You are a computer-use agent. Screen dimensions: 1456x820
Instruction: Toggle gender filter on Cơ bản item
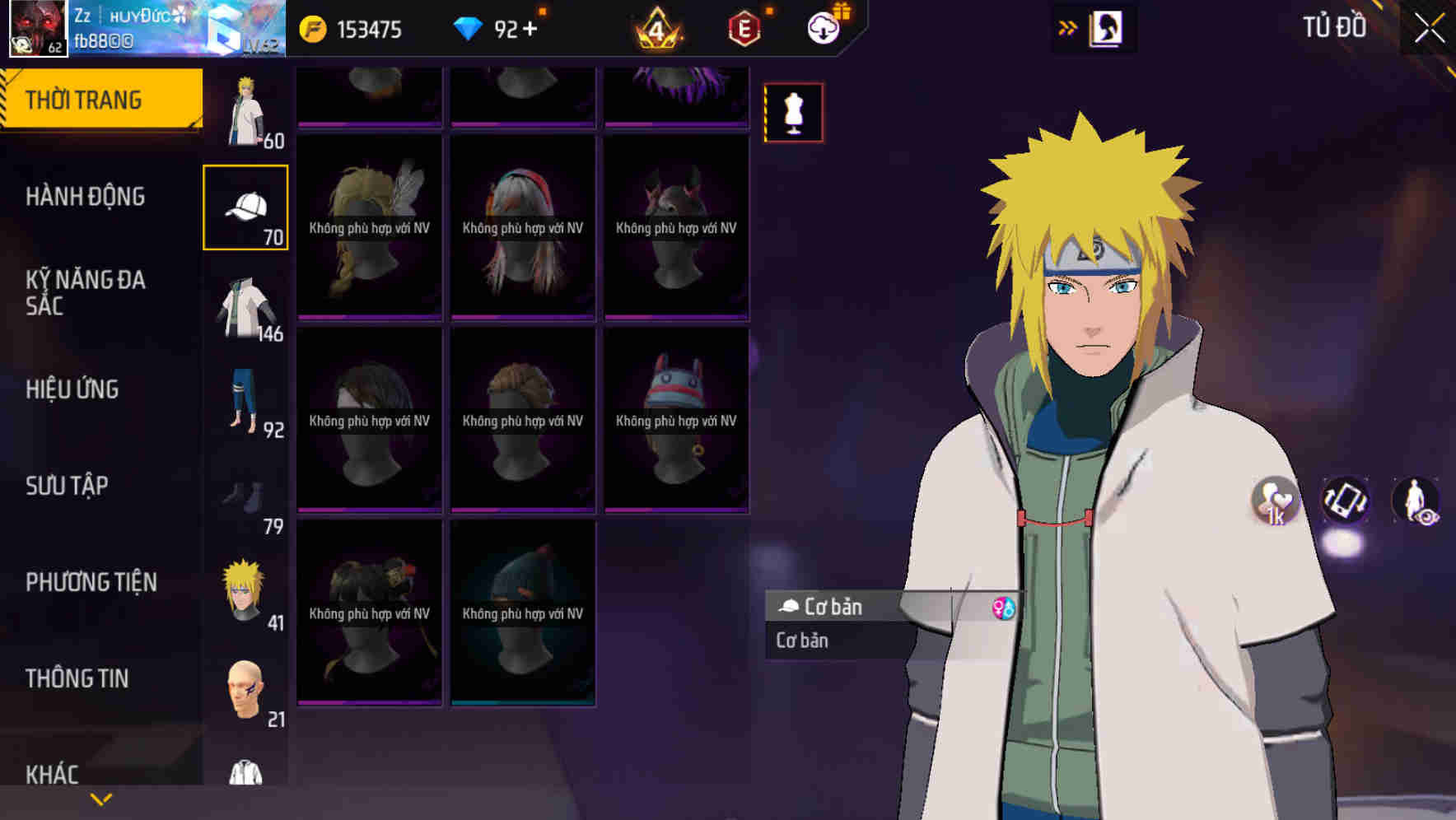click(1004, 608)
